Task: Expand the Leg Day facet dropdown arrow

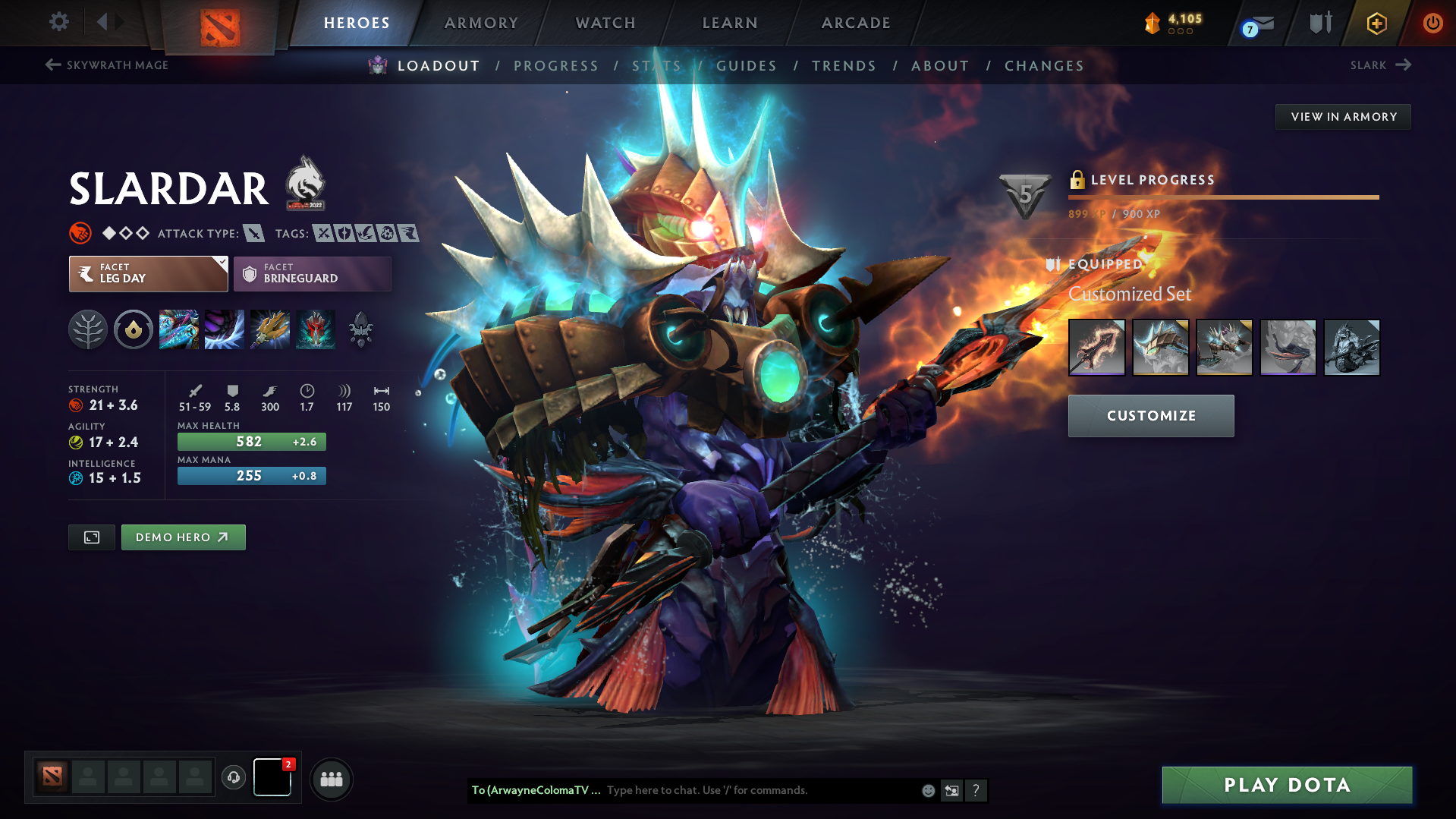Action: pyautogui.click(x=221, y=263)
